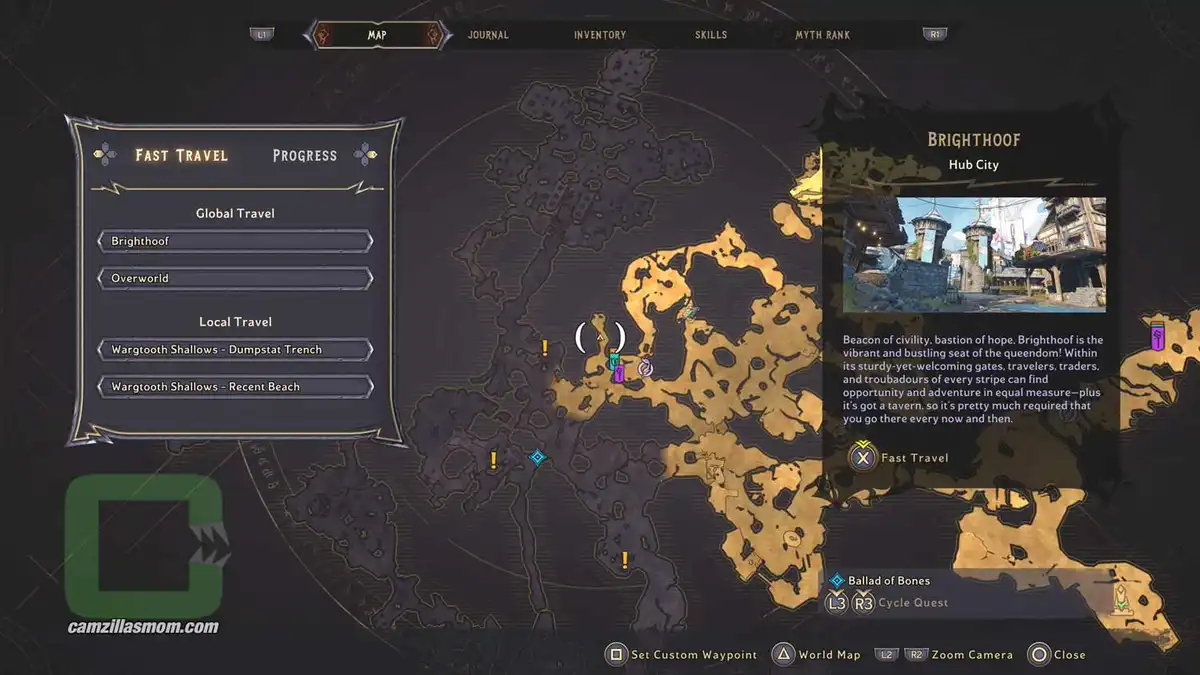Choose the Overworld travel destination
This screenshot has width=1200, height=675.
(235, 278)
